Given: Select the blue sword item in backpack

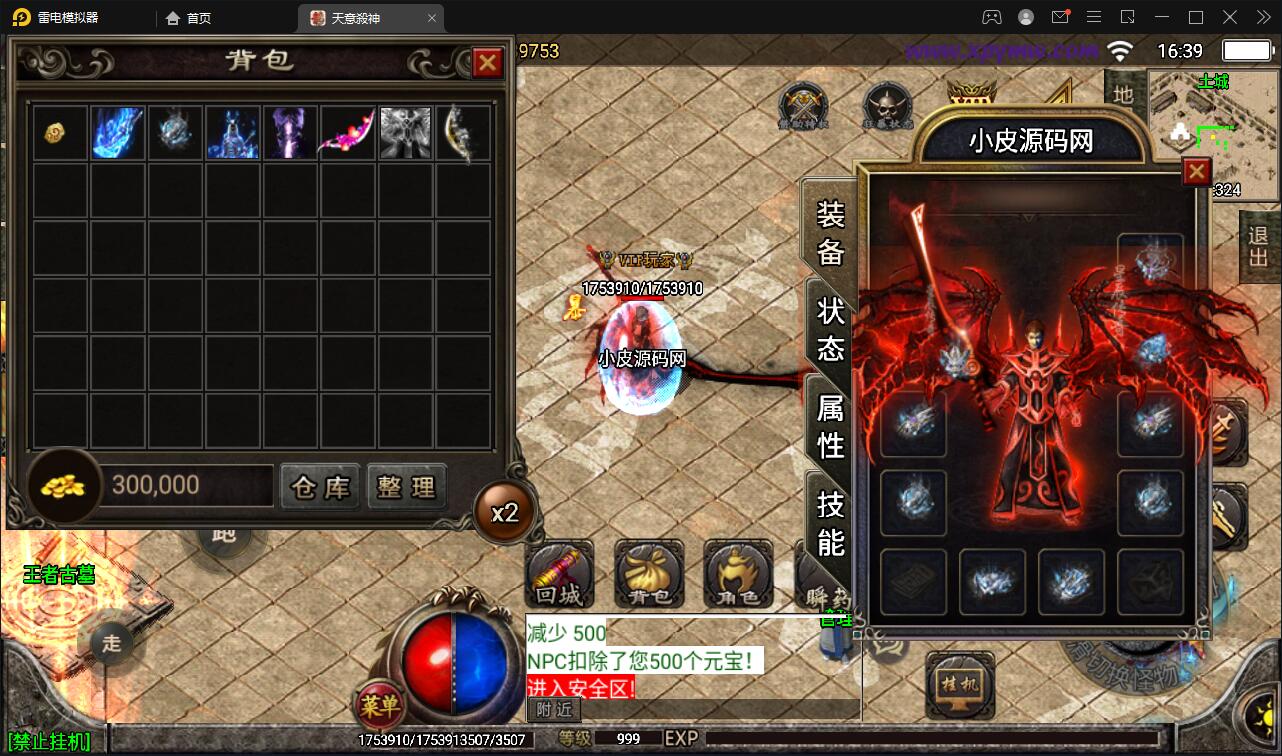Looking at the screenshot, I should 117,131.
